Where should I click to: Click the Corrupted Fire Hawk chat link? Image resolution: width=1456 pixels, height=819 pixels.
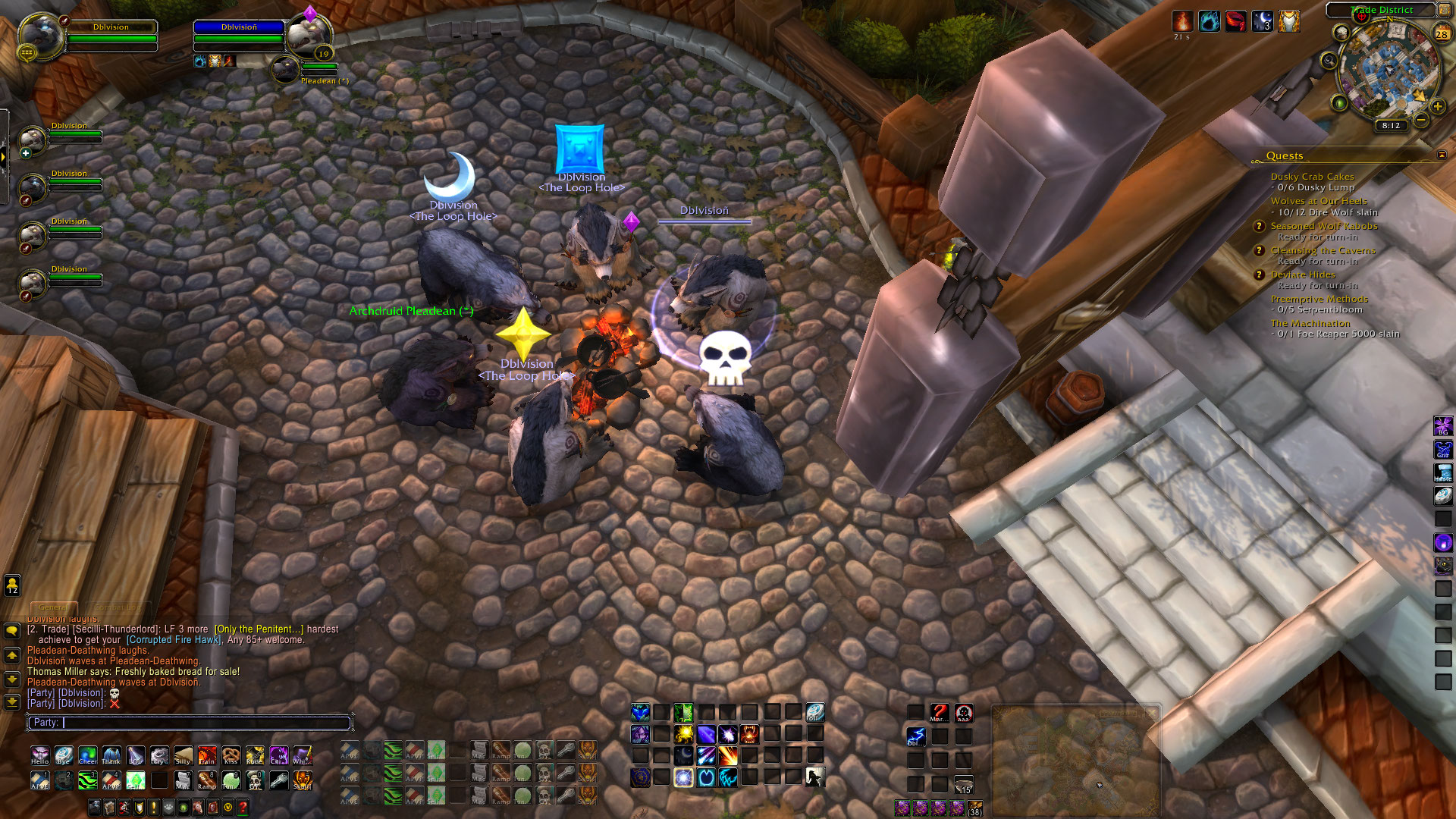point(174,640)
